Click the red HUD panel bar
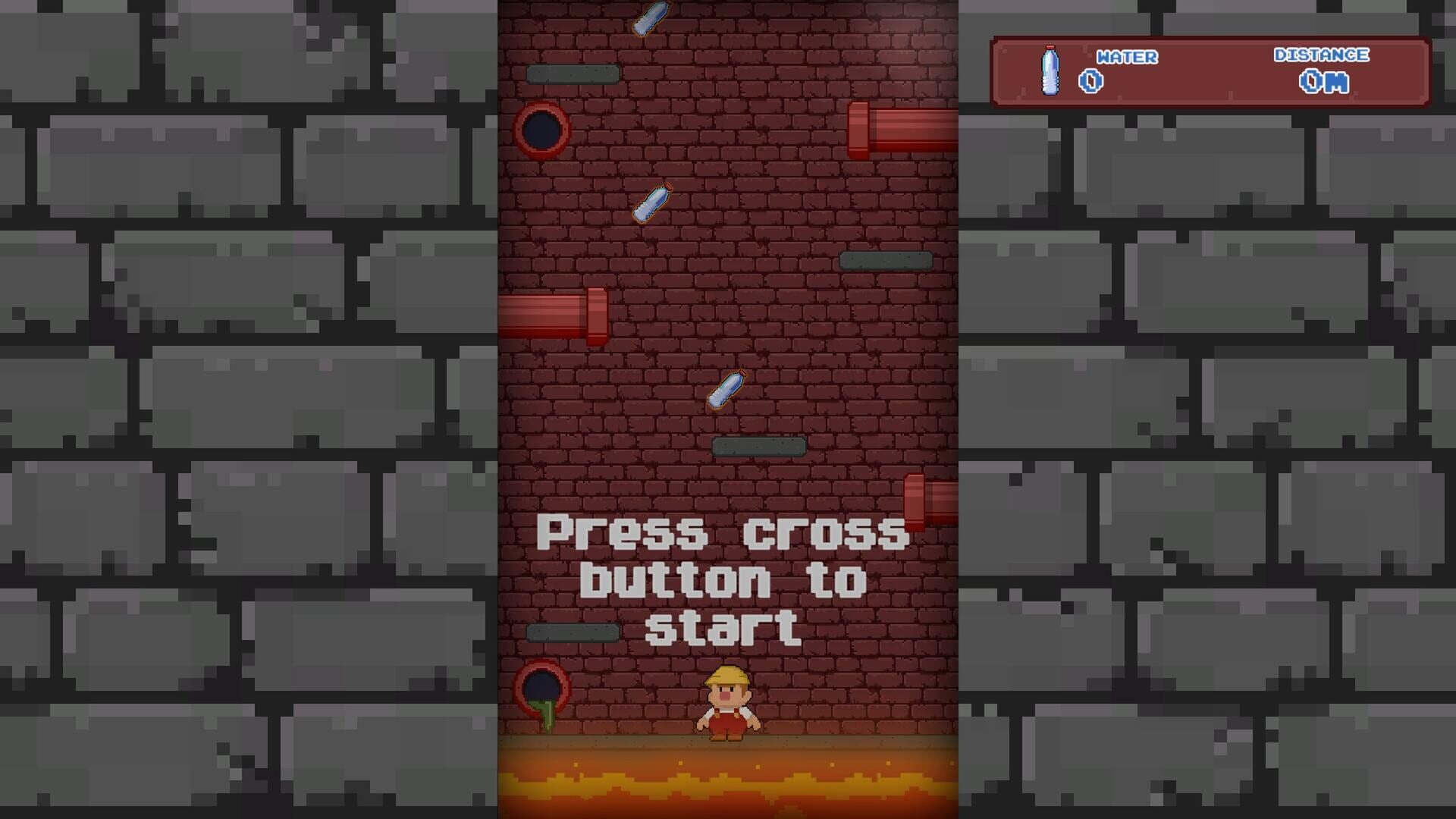 click(1213, 72)
